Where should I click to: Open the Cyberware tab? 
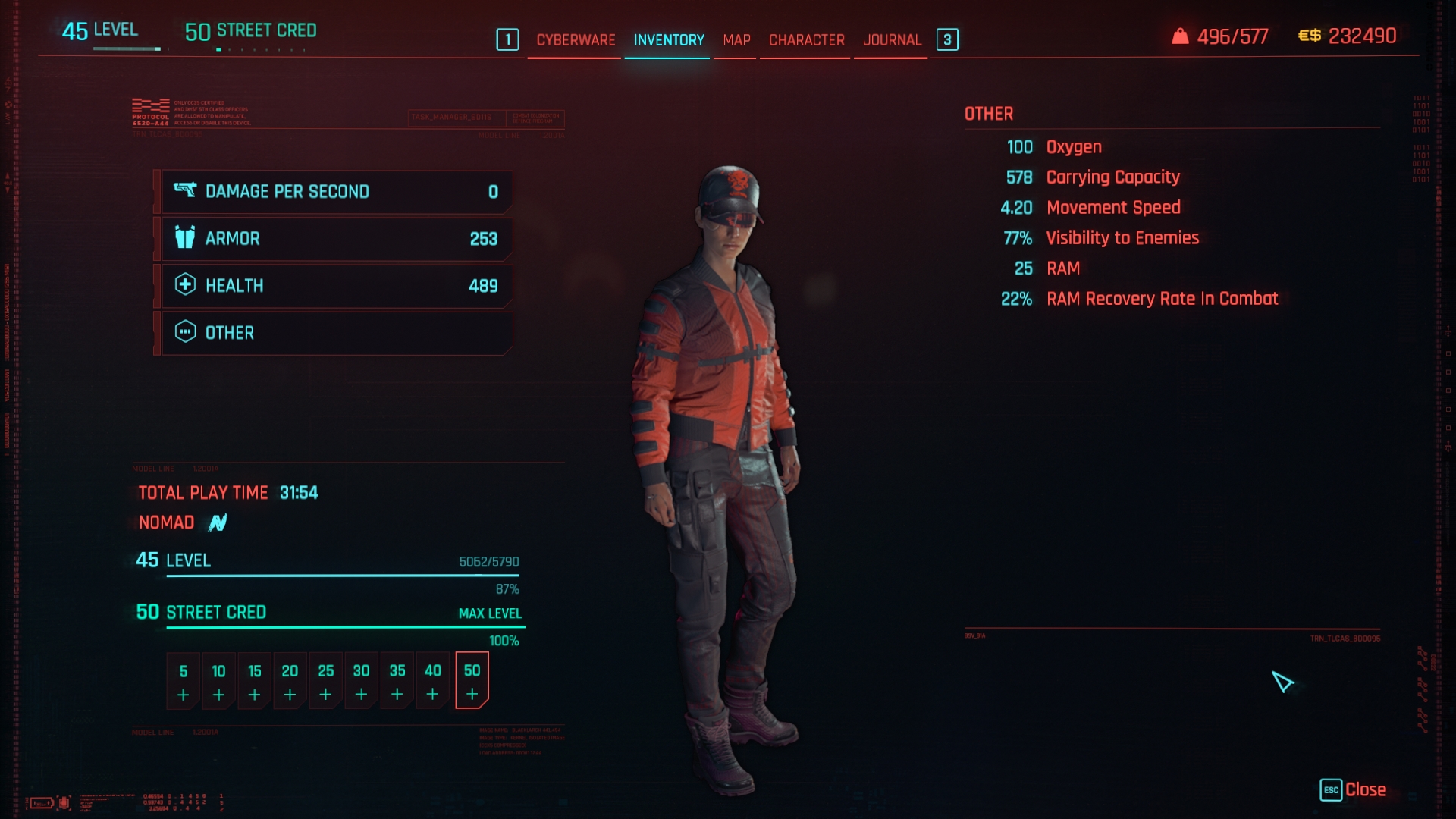tap(576, 40)
